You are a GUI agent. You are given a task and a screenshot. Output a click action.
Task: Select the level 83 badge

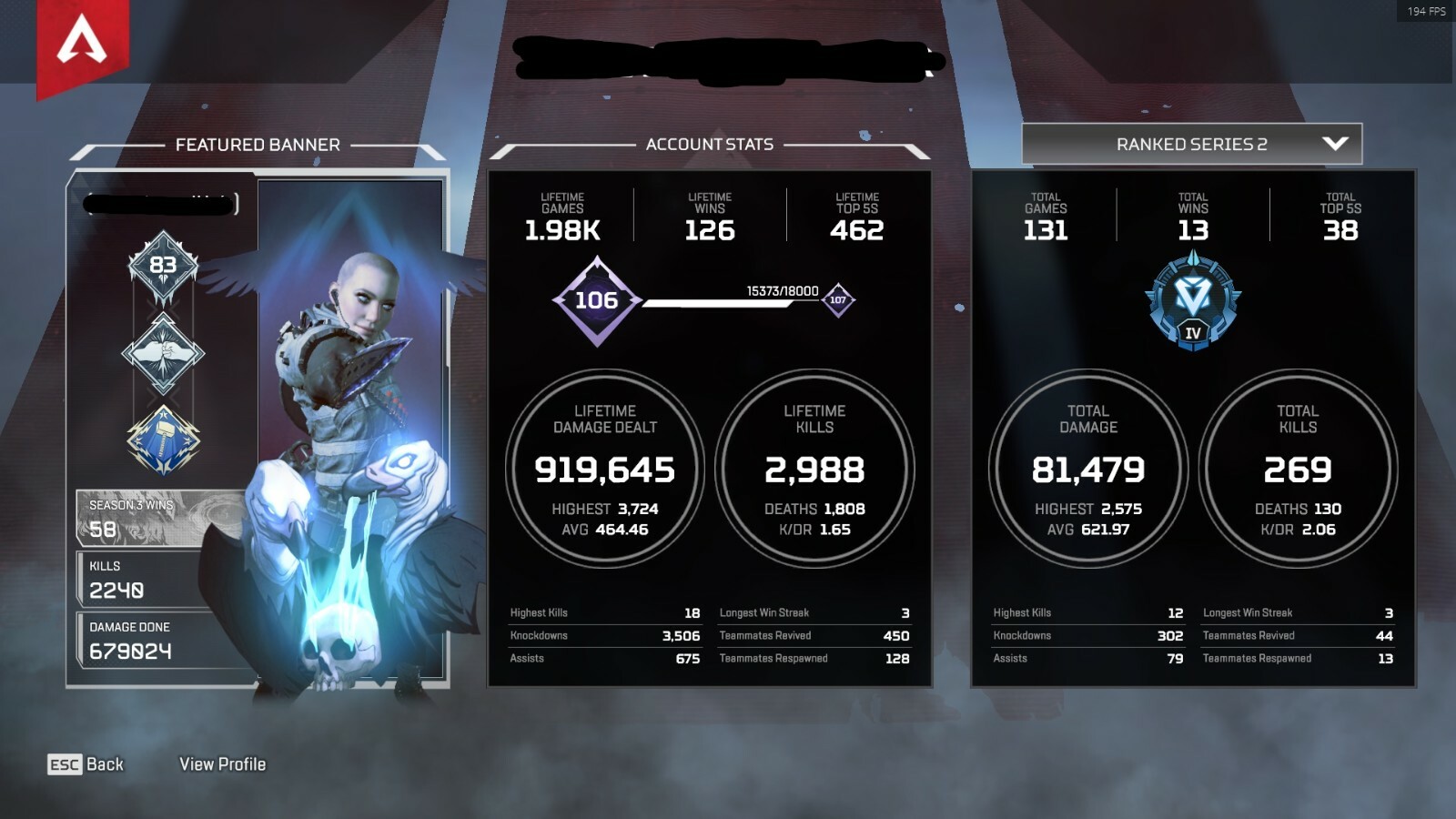163,266
